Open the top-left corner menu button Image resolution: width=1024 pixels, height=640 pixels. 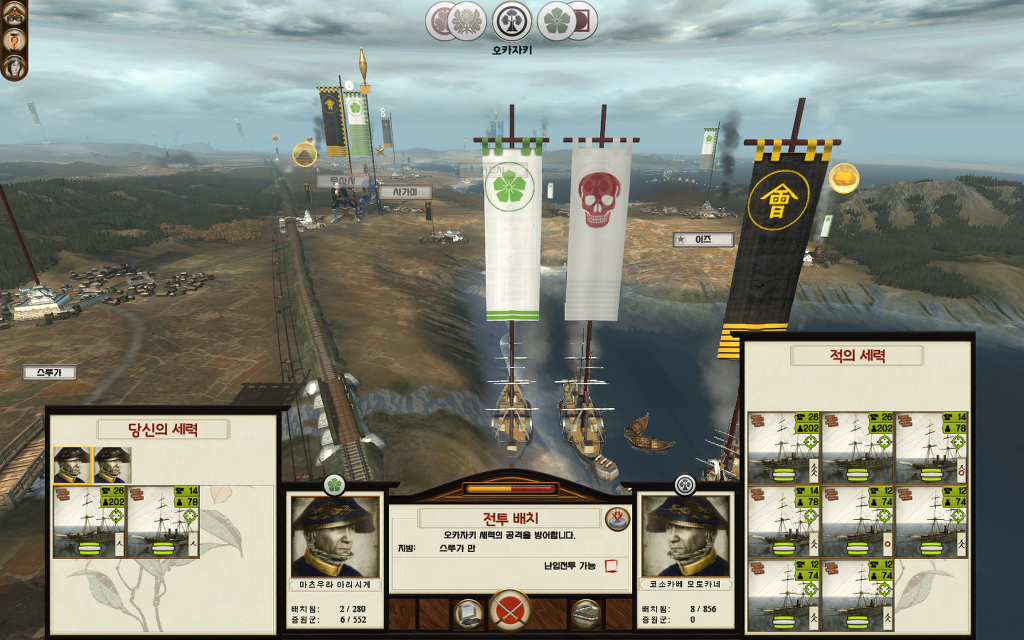[x=14, y=12]
